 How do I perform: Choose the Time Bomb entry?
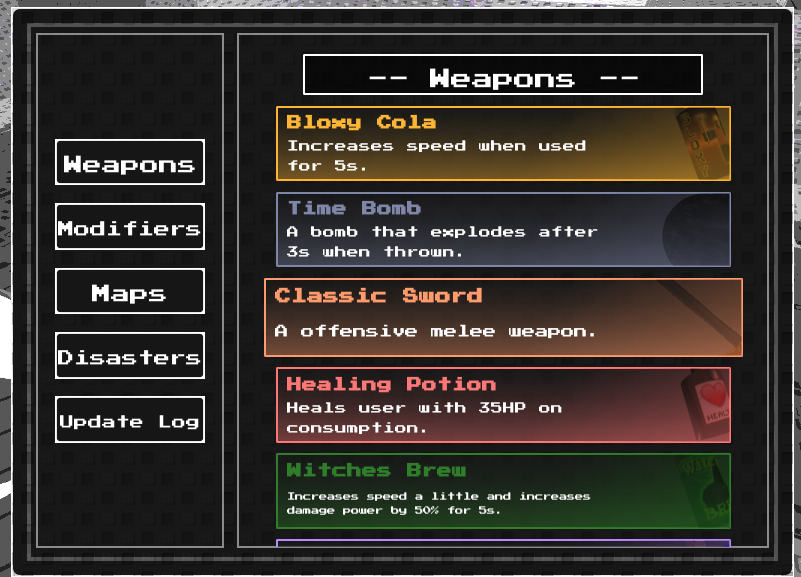[x=503, y=230]
